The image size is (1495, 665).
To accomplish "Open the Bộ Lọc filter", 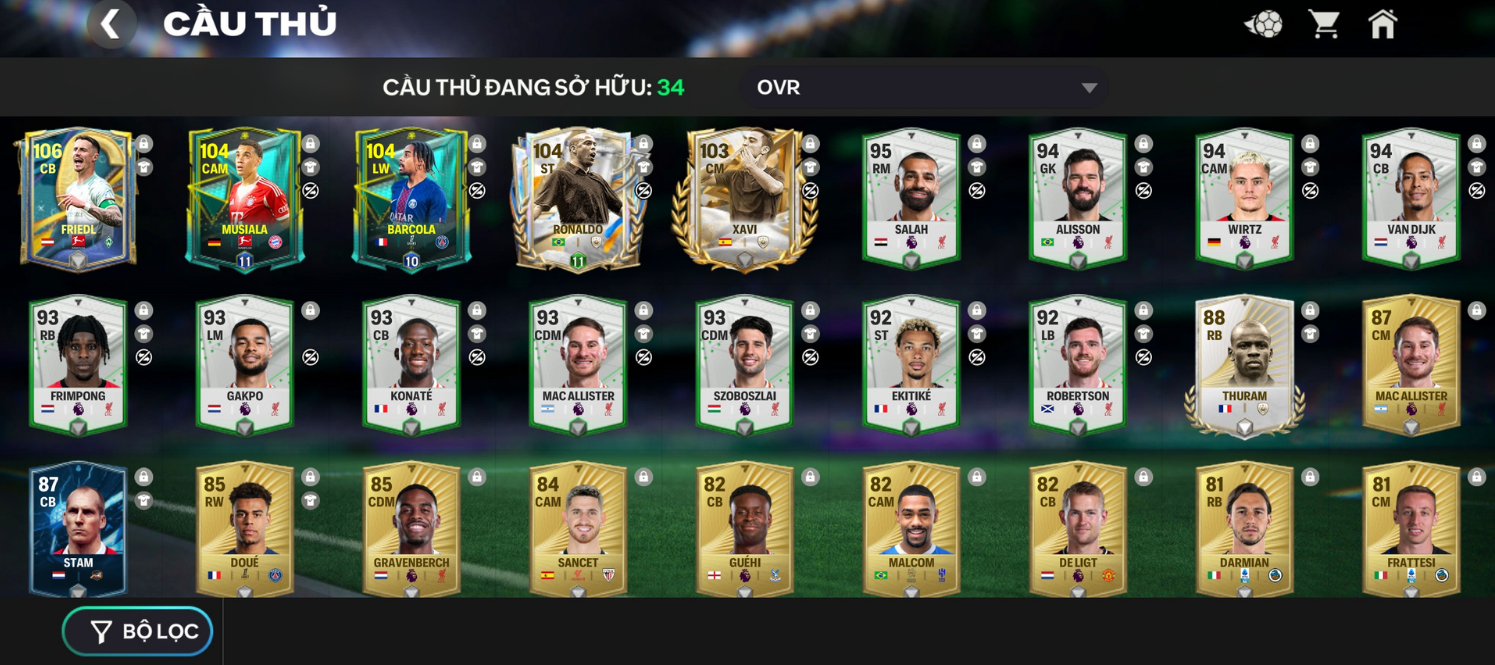I will pyautogui.click(x=139, y=631).
